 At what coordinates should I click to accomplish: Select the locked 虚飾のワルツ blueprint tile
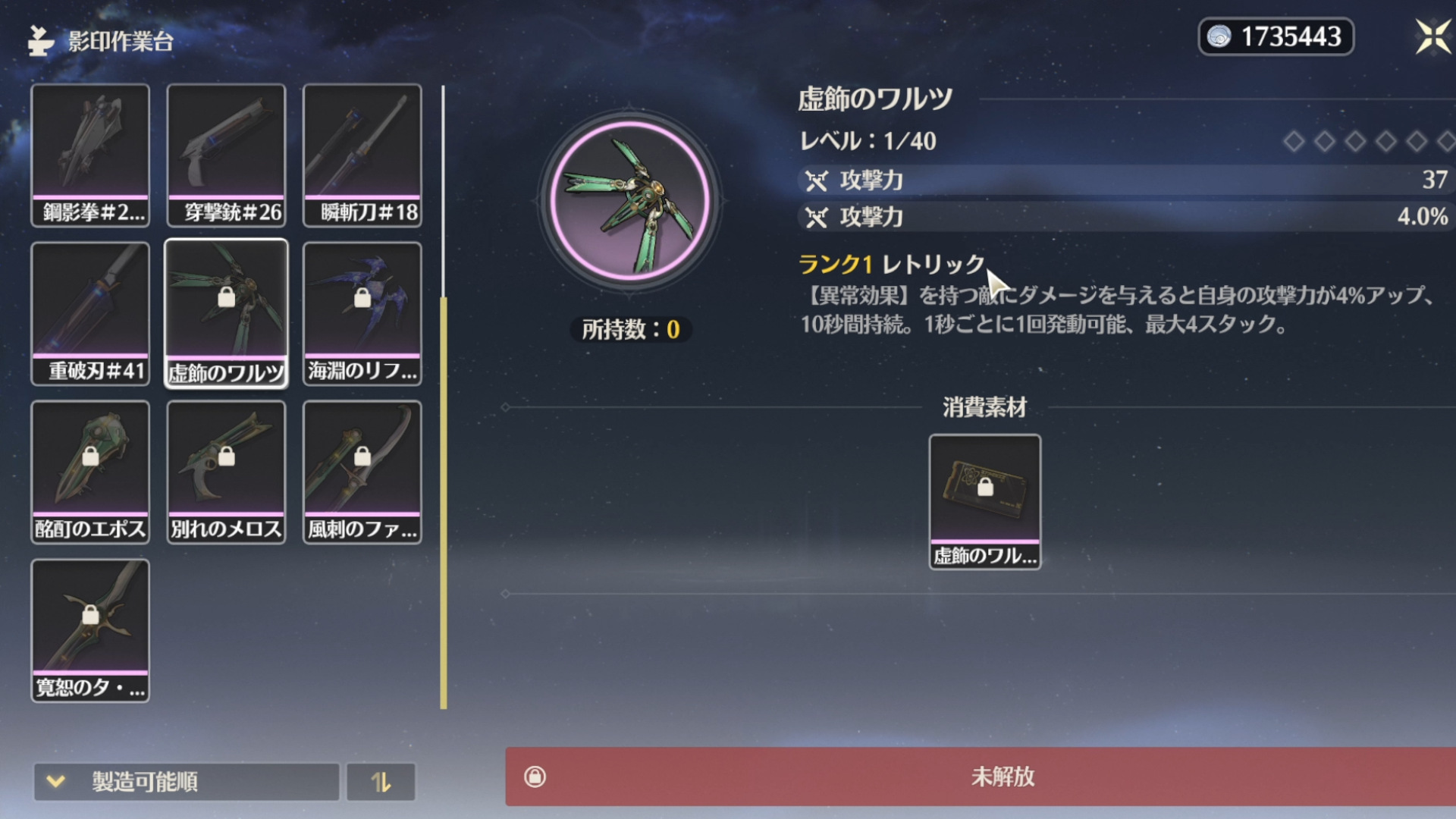tap(226, 314)
